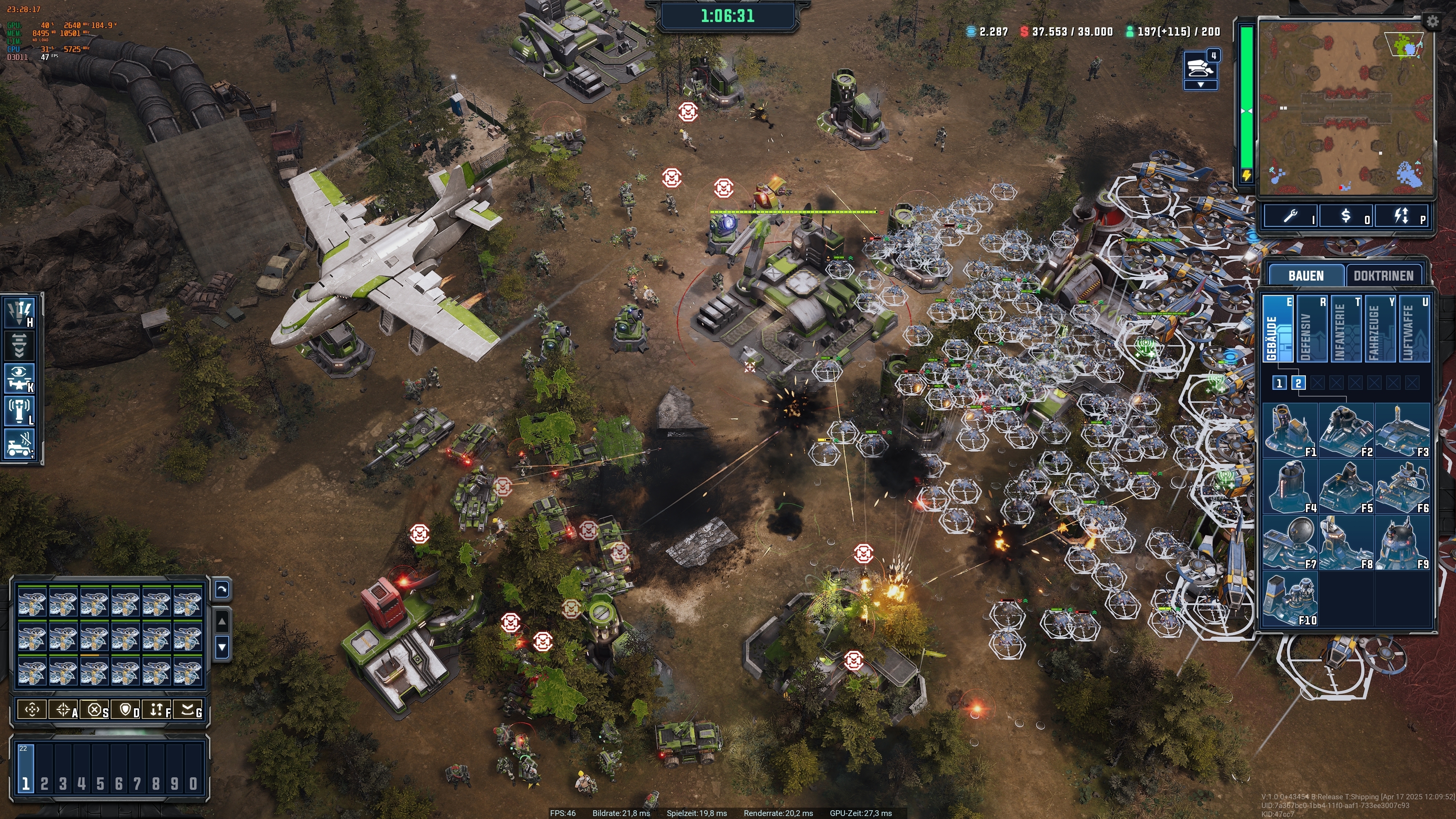Open settings with the gear icon
The width and height of the screenshot is (1456, 819).
[1432, 22]
